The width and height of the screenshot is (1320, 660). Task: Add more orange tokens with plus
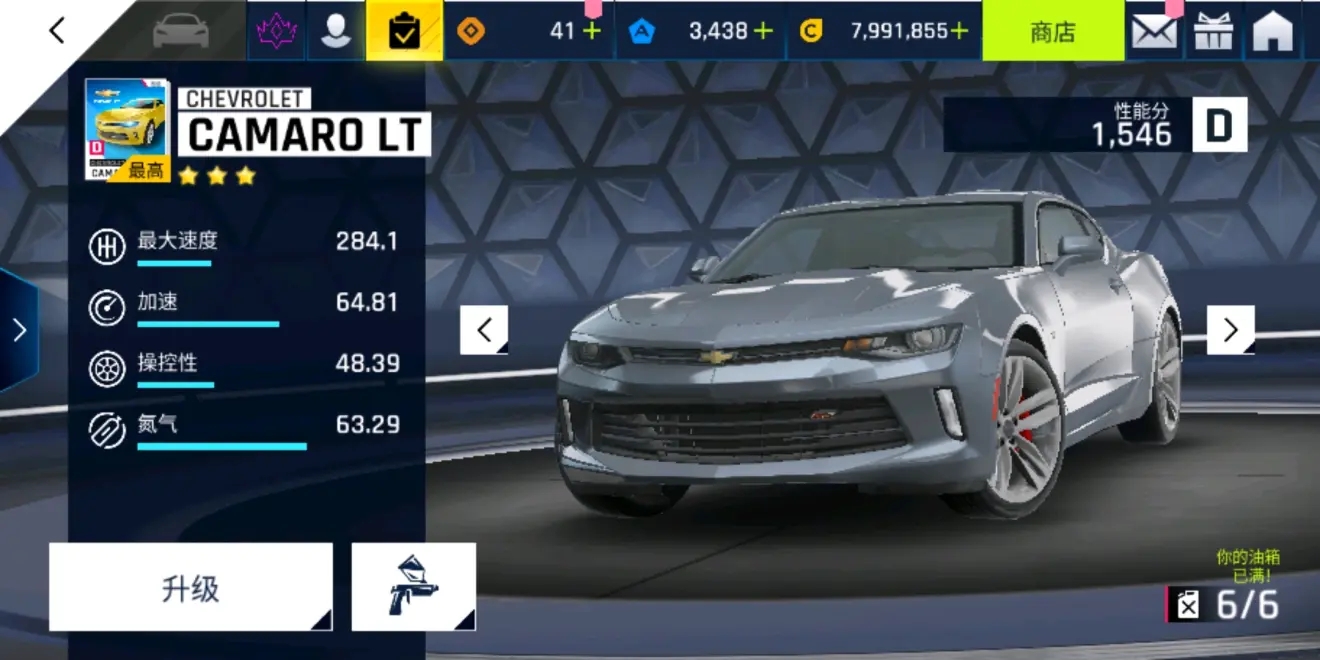coord(592,31)
